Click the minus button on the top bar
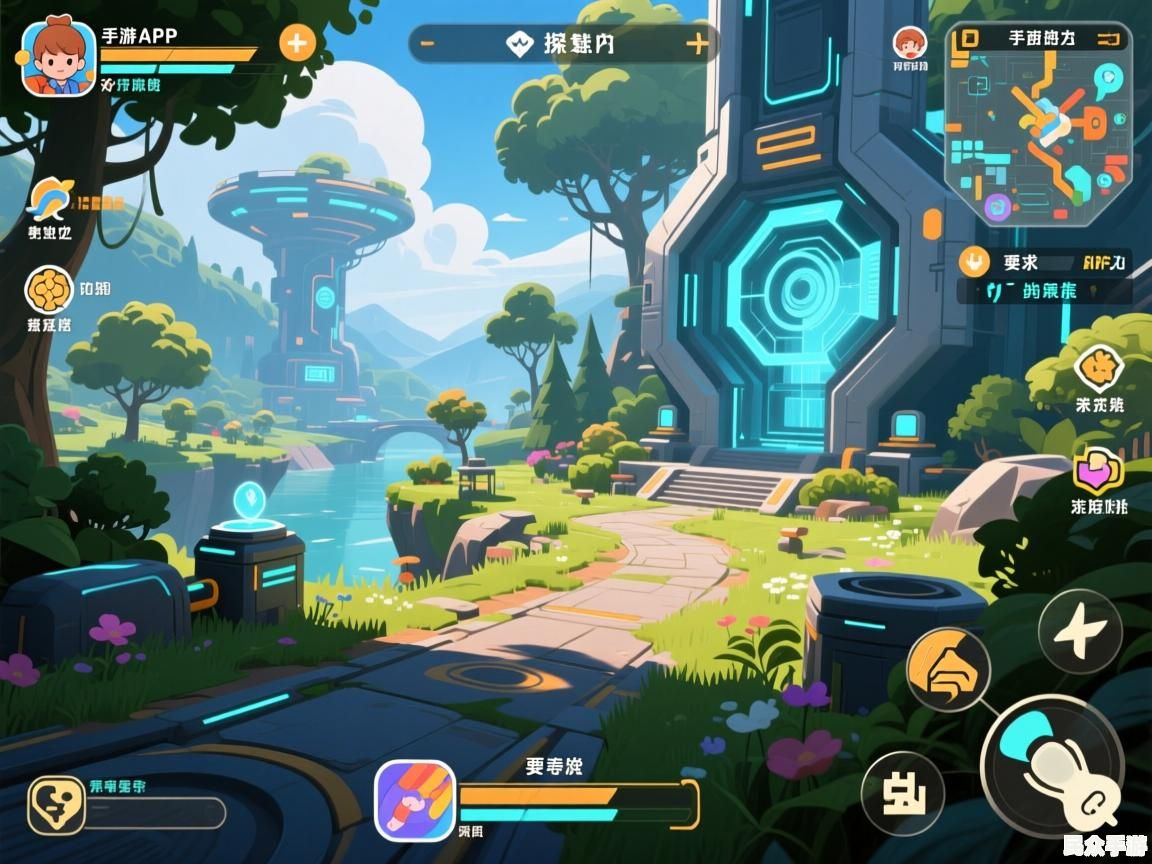The height and width of the screenshot is (864, 1152). pyautogui.click(x=427, y=43)
